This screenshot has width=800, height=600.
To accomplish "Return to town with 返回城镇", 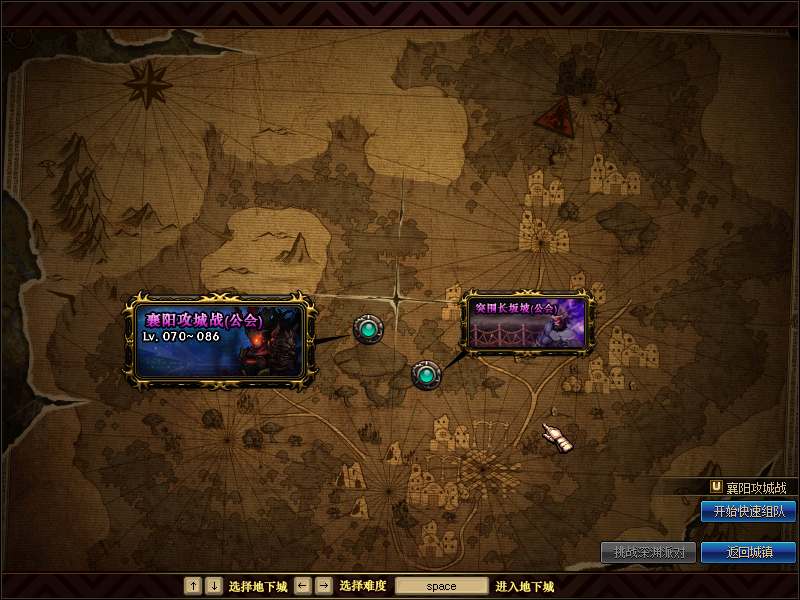I will [748, 552].
